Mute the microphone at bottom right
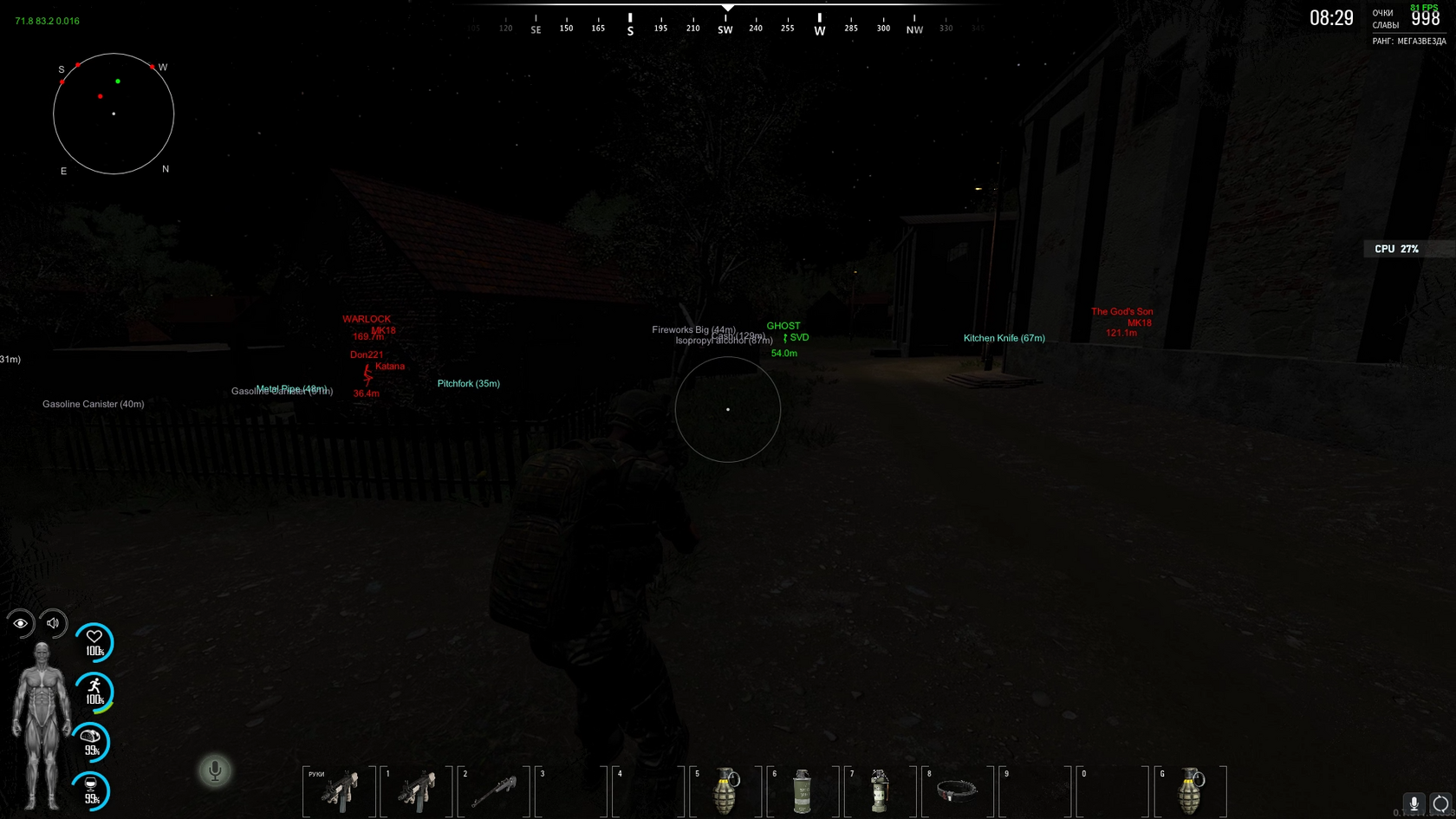This screenshot has height=819, width=1456. [x=1414, y=804]
